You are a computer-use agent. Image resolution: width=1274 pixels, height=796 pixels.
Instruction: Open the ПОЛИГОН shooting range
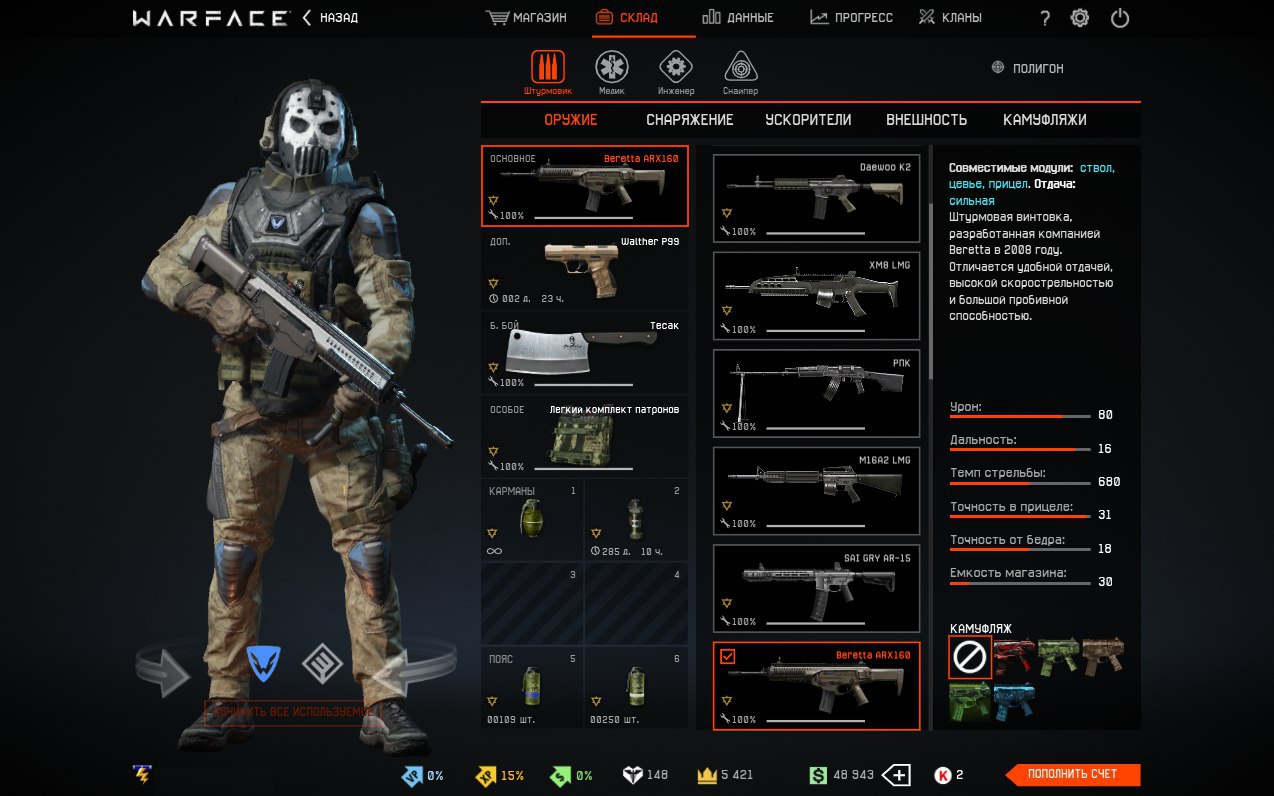coord(1028,68)
